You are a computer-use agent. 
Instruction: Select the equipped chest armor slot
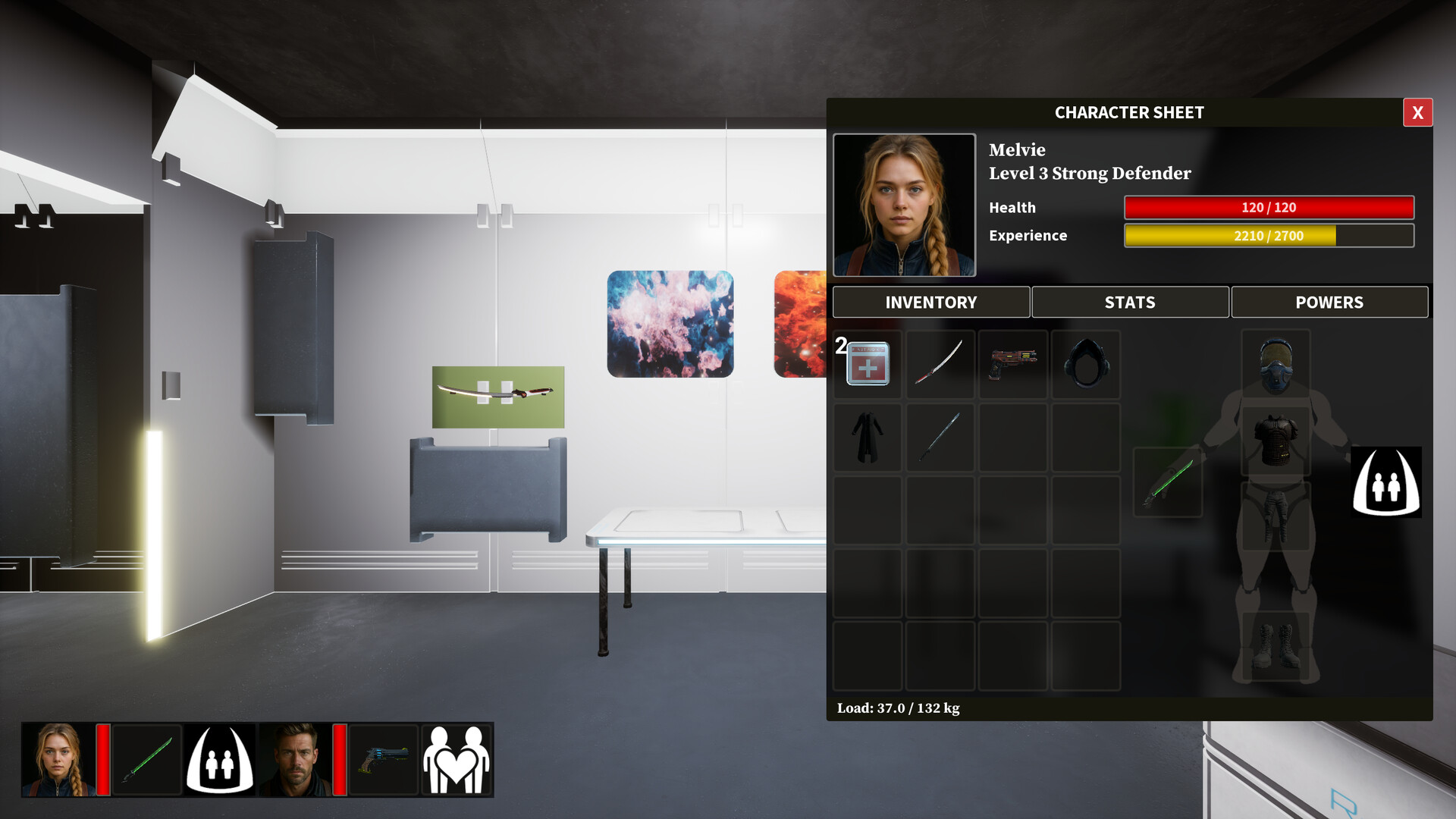(x=1276, y=441)
